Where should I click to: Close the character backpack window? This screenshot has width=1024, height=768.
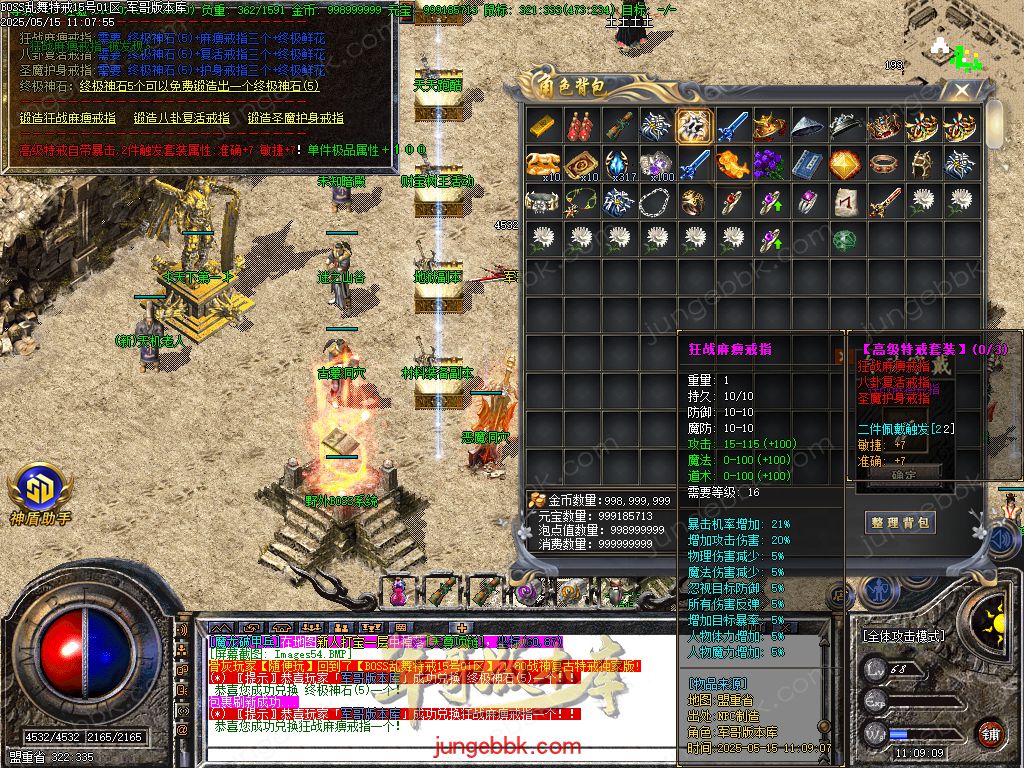(962, 91)
